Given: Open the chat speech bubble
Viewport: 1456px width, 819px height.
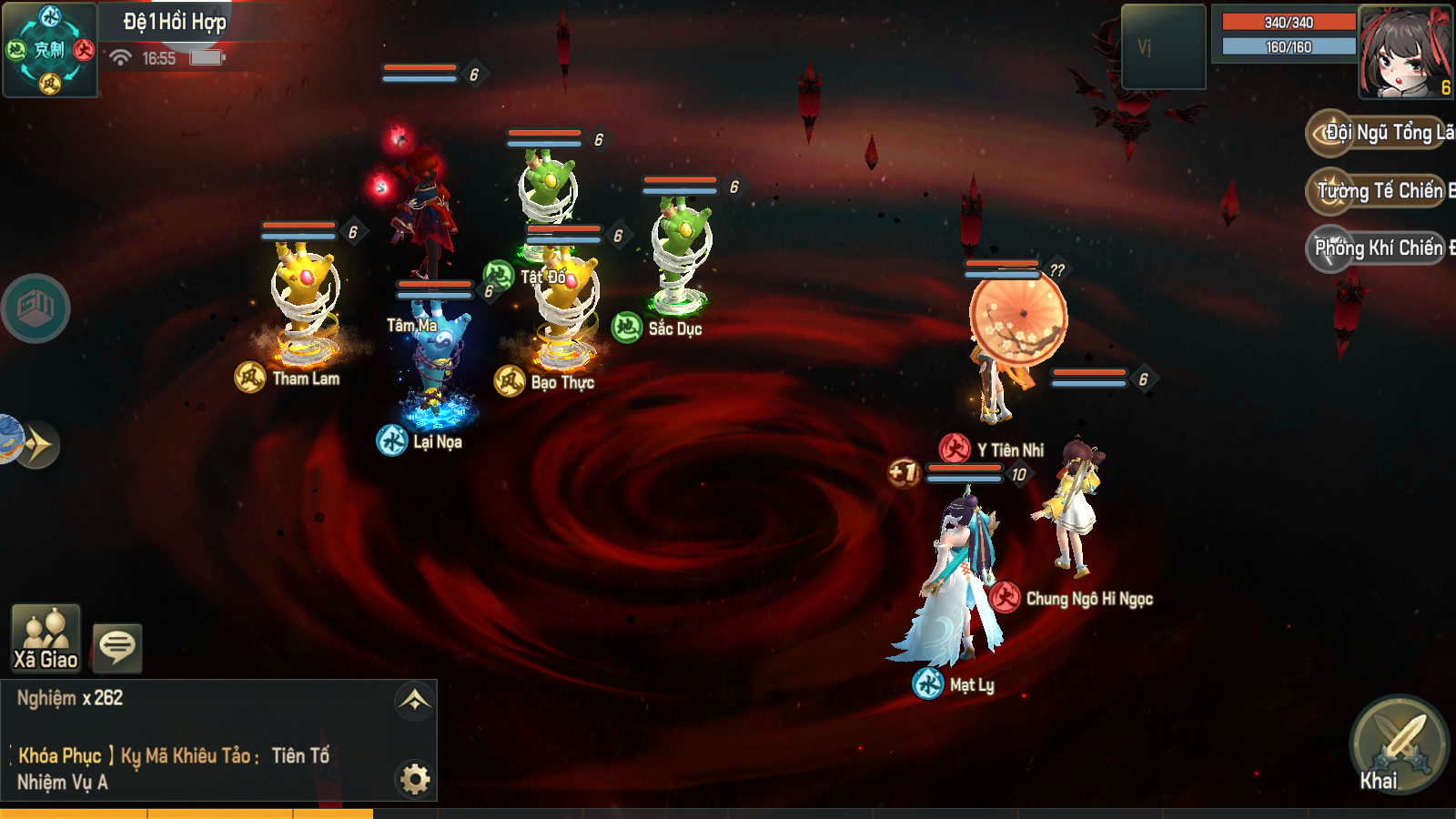Looking at the screenshot, I should [x=117, y=647].
